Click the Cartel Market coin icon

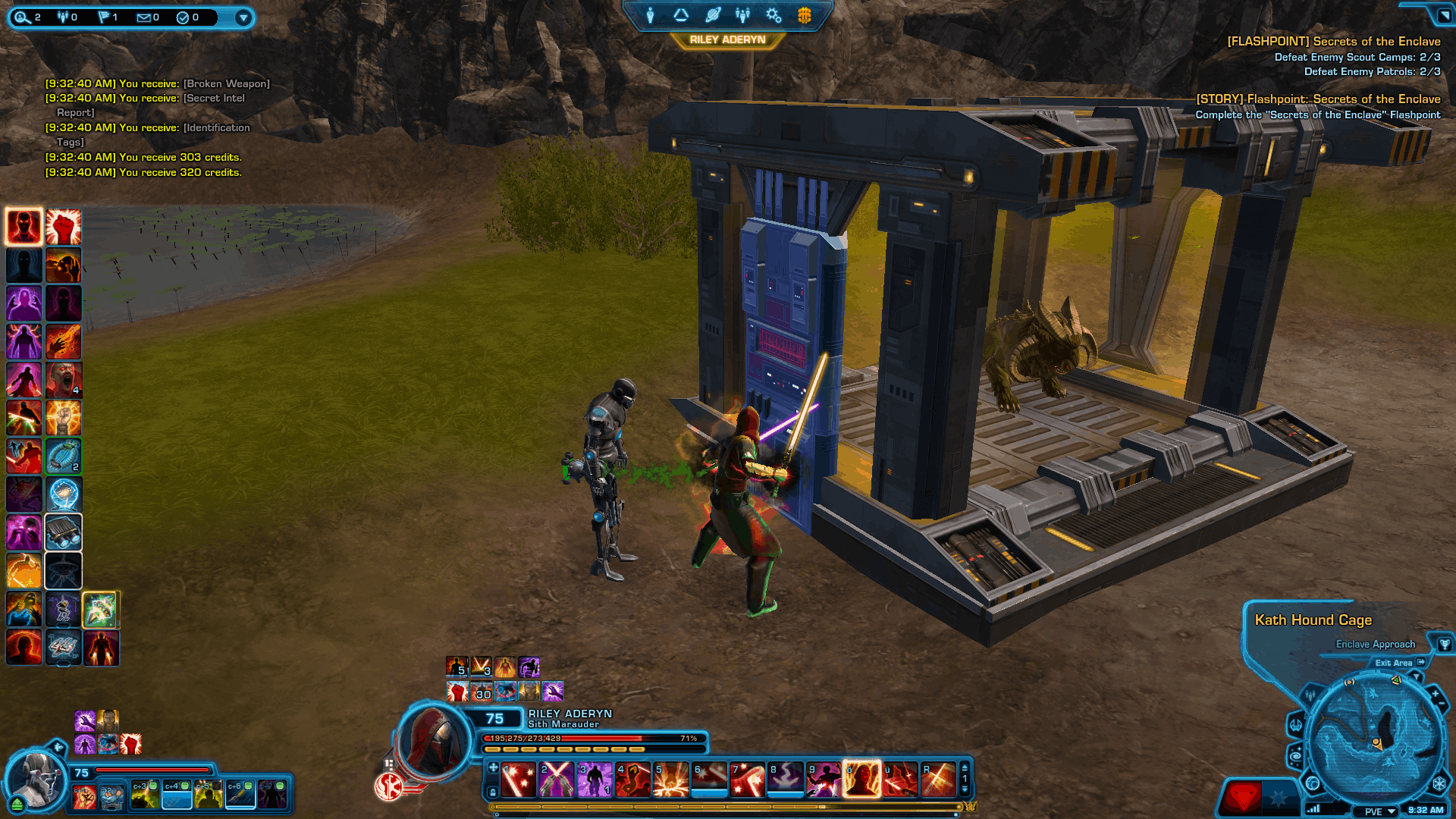tap(804, 15)
